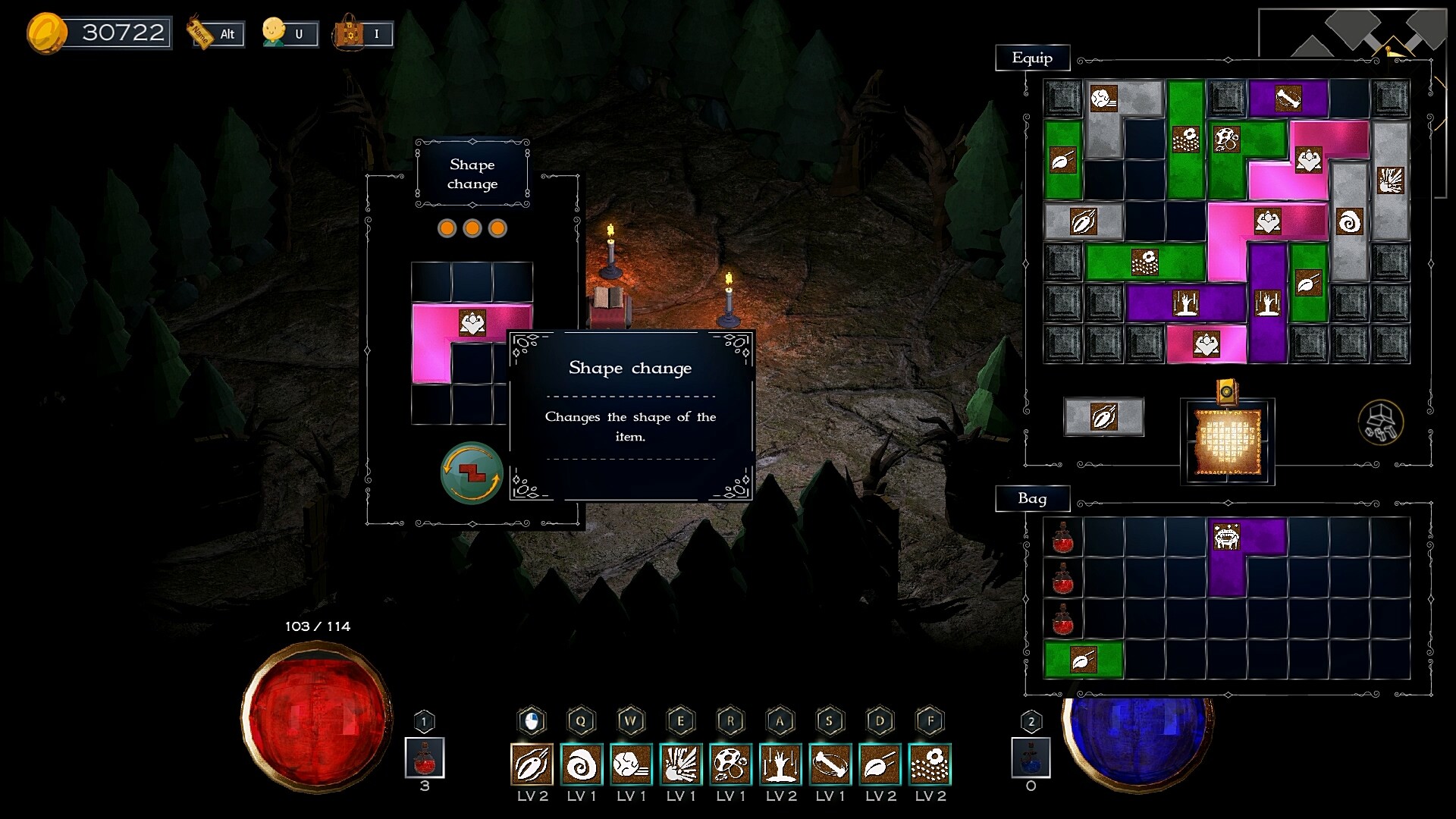1456x819 pixels.
Task: Select the green leaf item in Bag
Action: coord(1083,660)
